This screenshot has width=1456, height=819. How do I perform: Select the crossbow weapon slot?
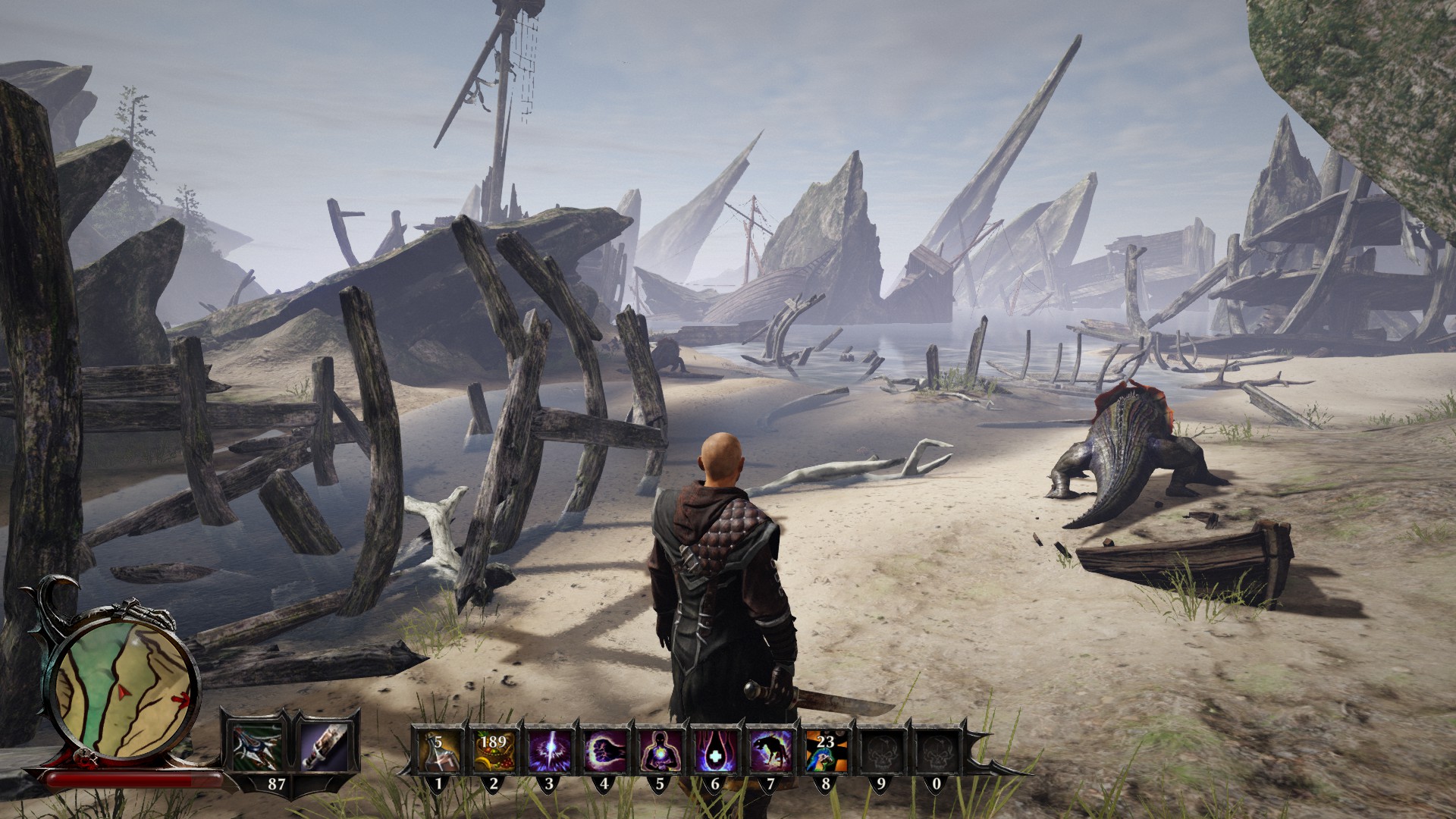point(256,745)
